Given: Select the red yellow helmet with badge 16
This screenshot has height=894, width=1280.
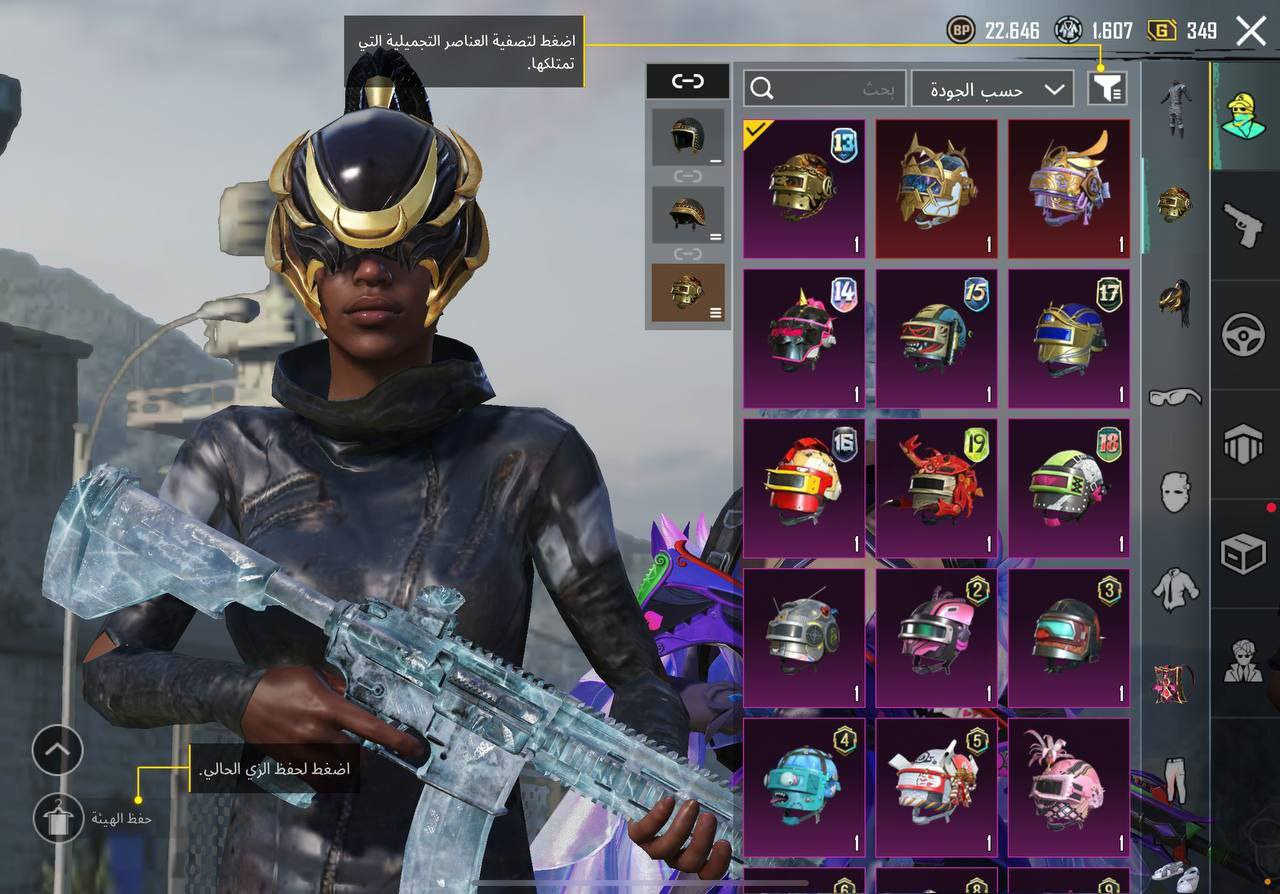Looking at the screenshot, I should [804, 488].
